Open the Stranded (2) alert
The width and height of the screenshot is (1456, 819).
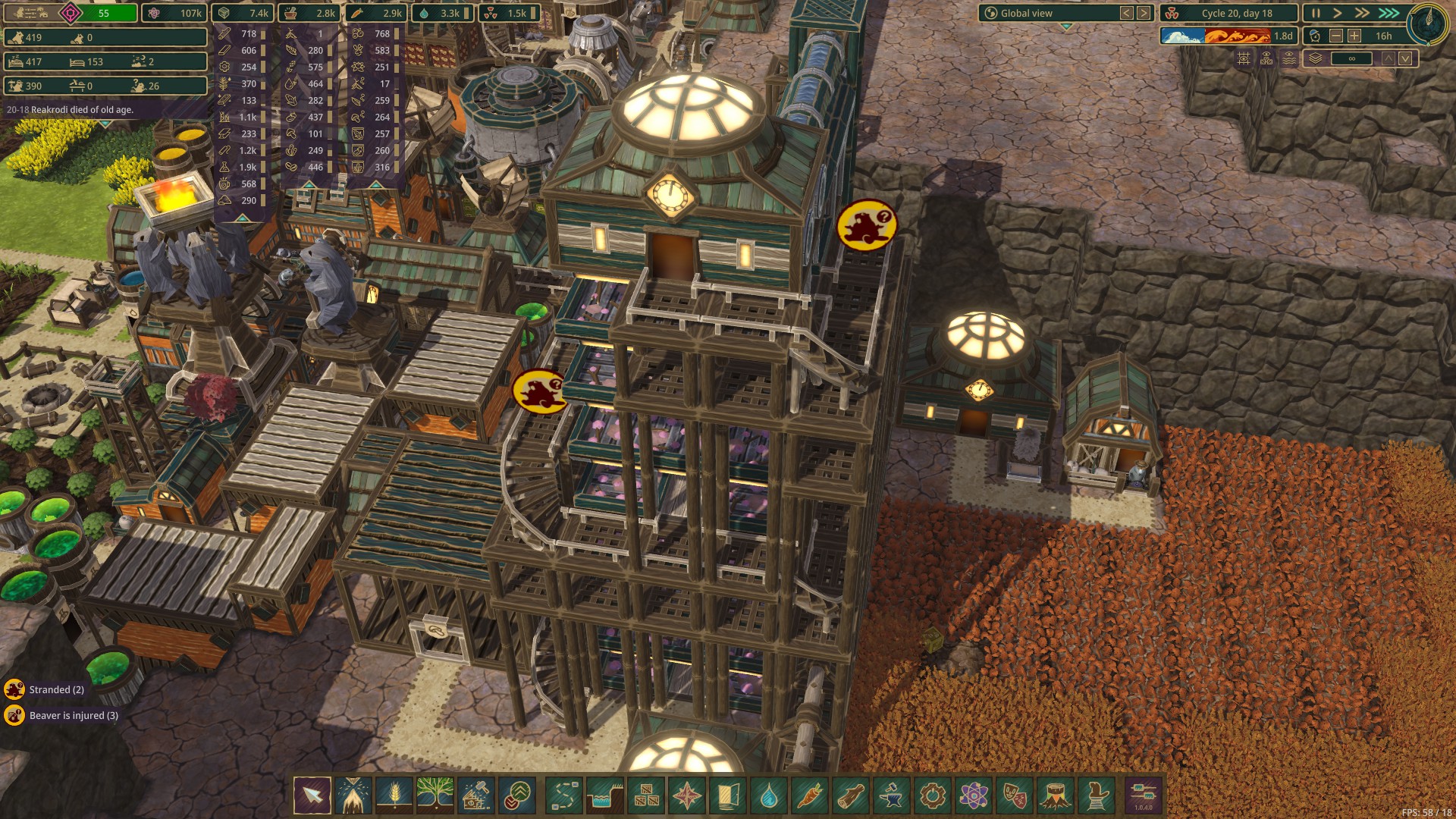[x=45, y=689]
